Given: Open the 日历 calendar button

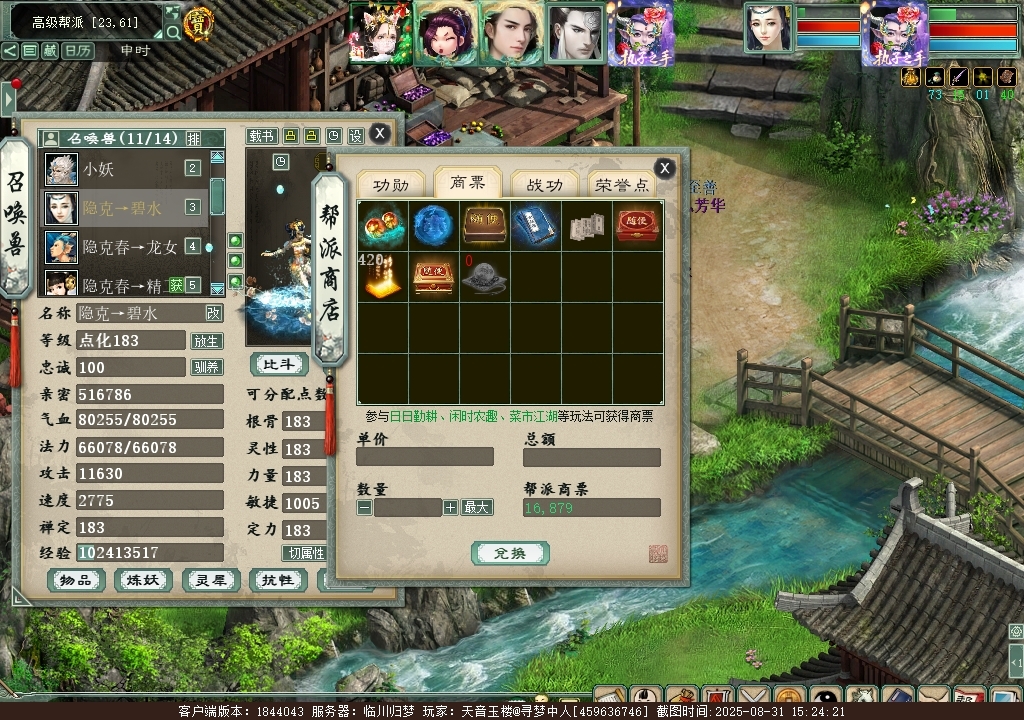Looking at the screenshot, I should click(x=78, y=50).
